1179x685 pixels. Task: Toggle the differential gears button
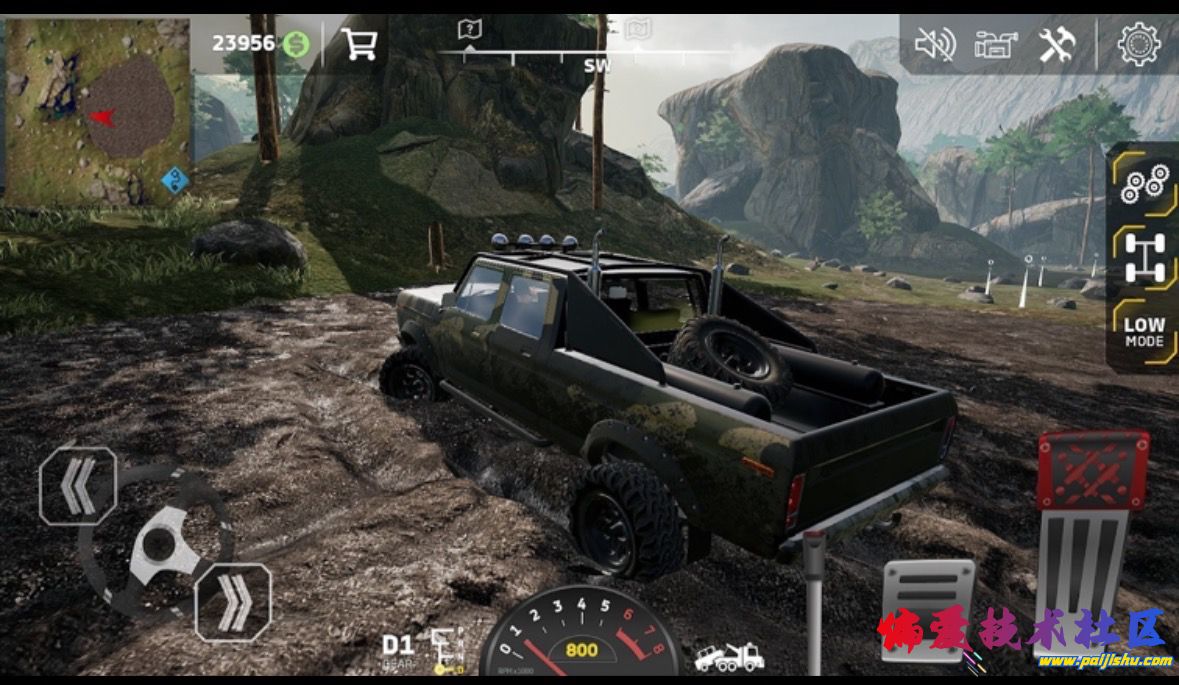point(1144,183)
